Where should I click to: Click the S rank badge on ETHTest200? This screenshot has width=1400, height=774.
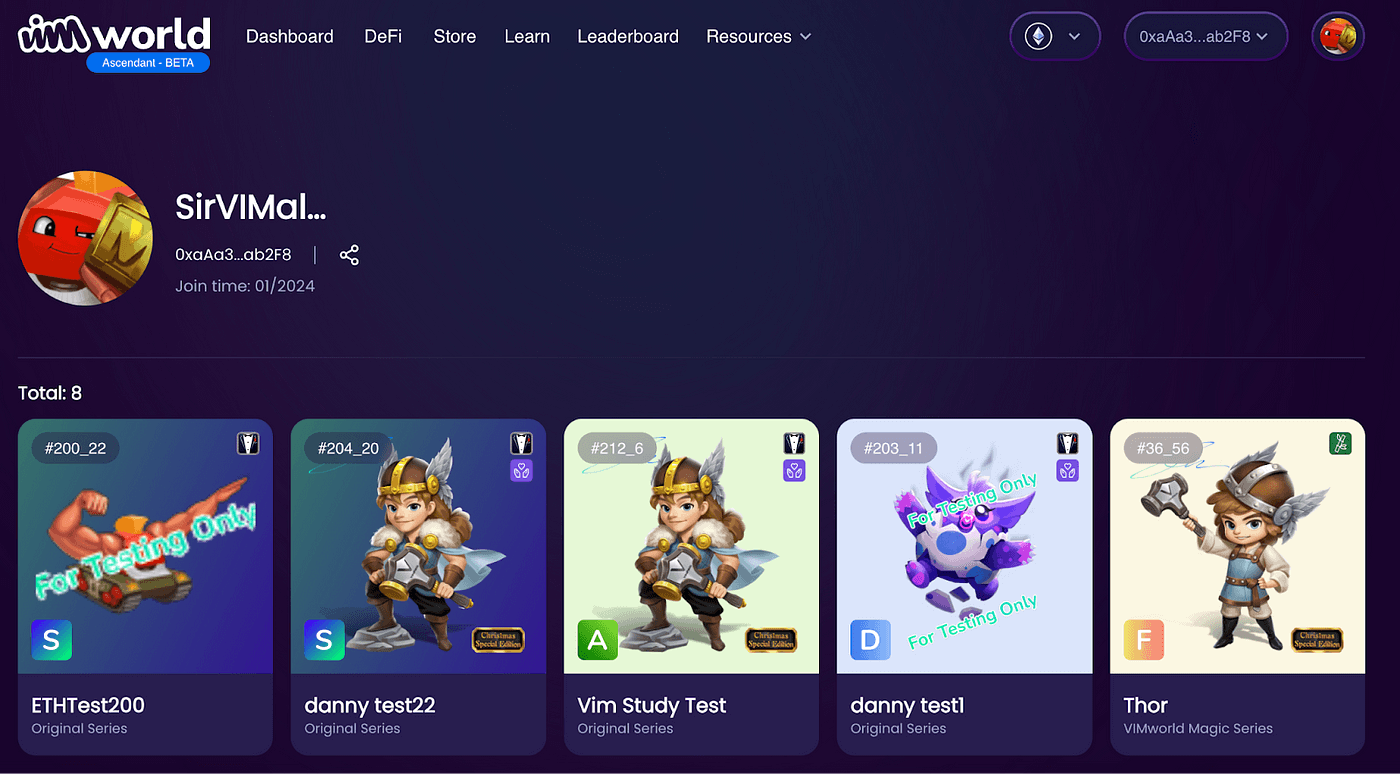(x=51, y=640)
